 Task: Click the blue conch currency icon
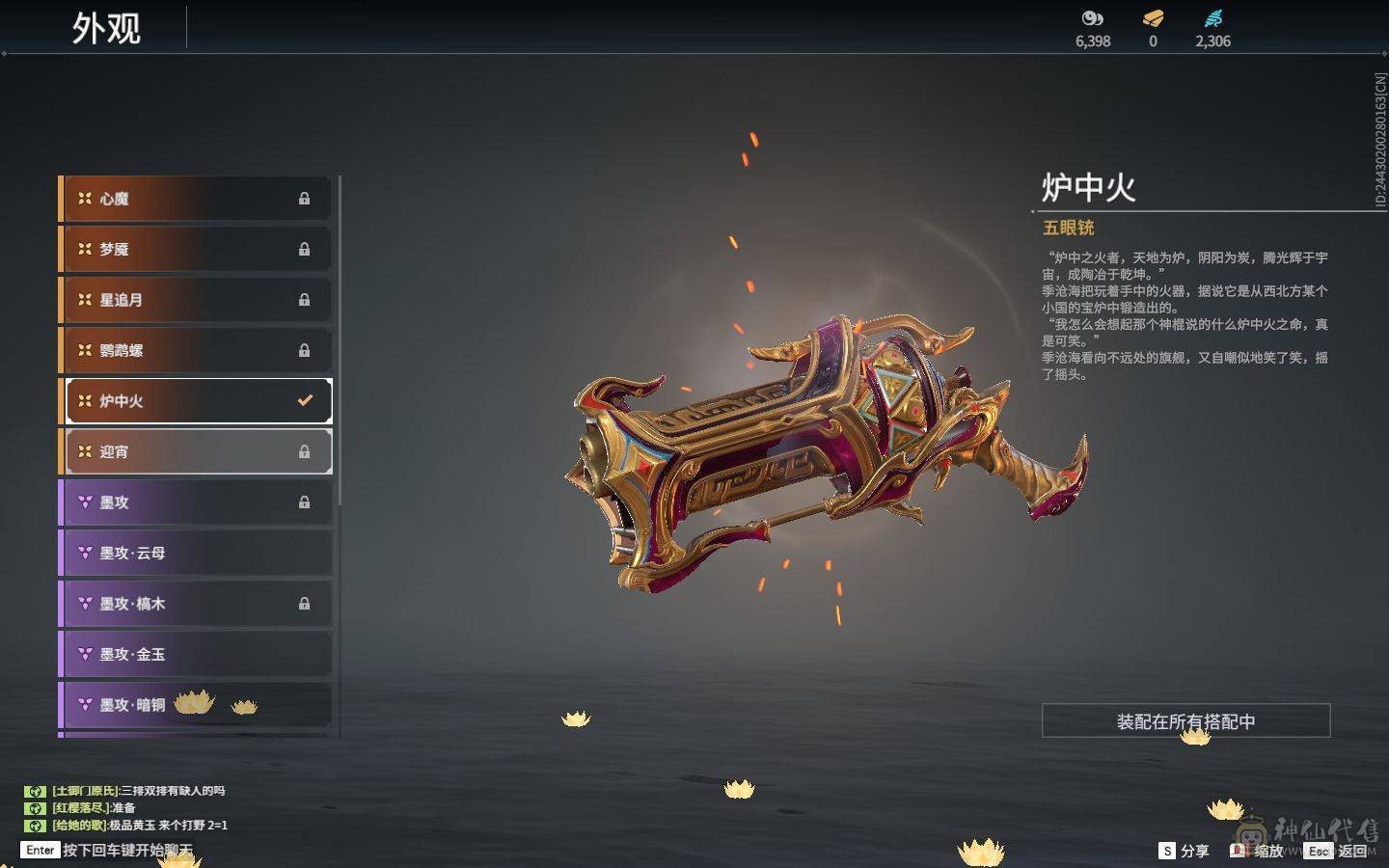coord(1213,16)
